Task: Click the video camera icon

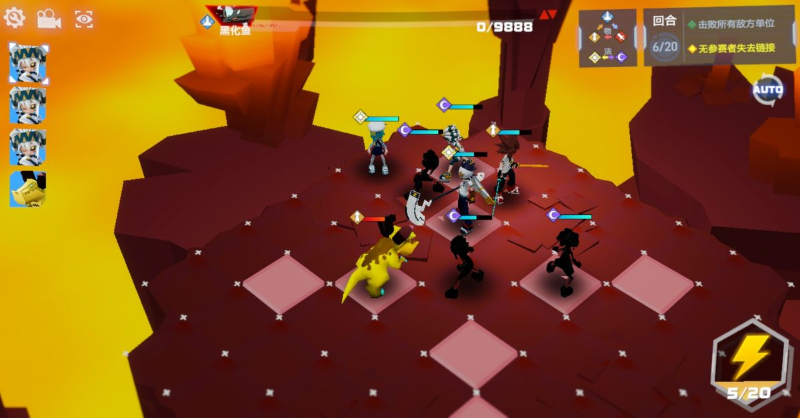Action: (48, 18)
